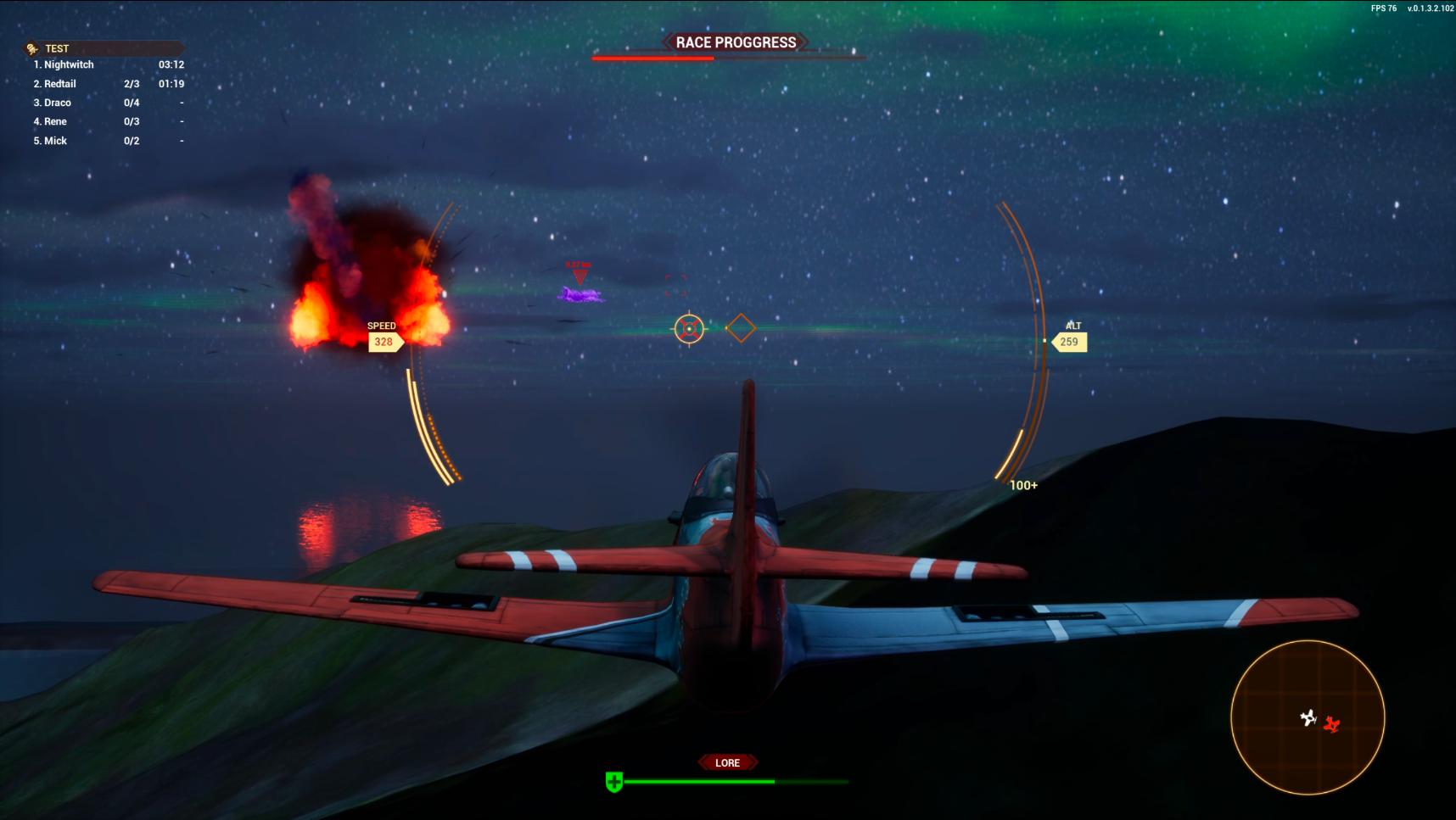
Task: Click the red plane minimap marker
Action: coord(1331,724)
